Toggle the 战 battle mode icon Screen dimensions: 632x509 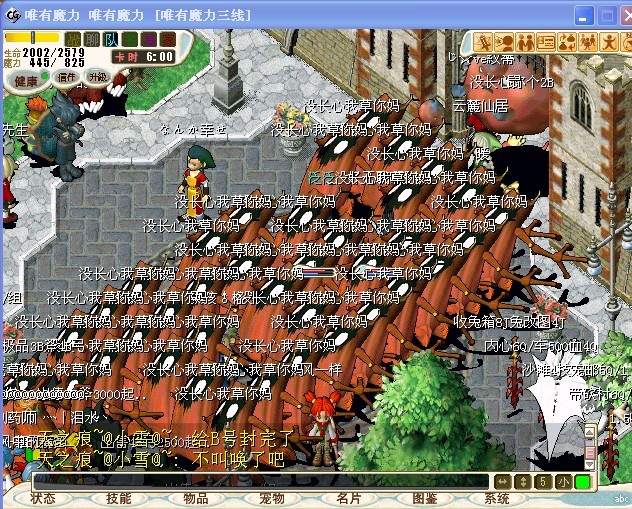(x=73, y=39)
